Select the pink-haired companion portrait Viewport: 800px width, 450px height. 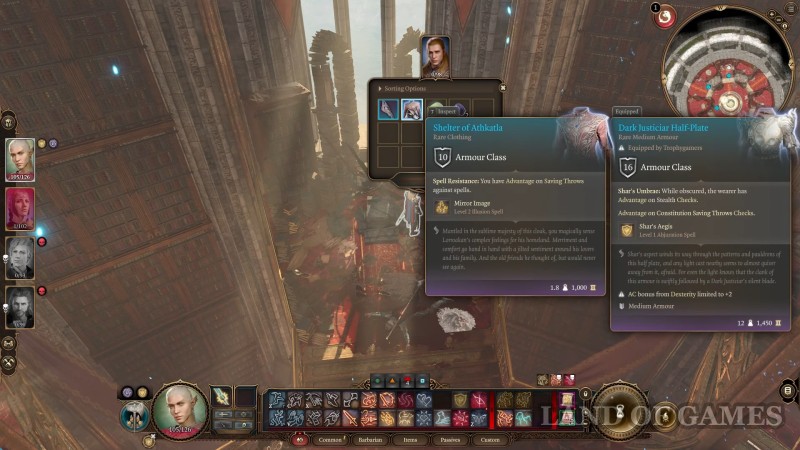(x=20, y=208)
